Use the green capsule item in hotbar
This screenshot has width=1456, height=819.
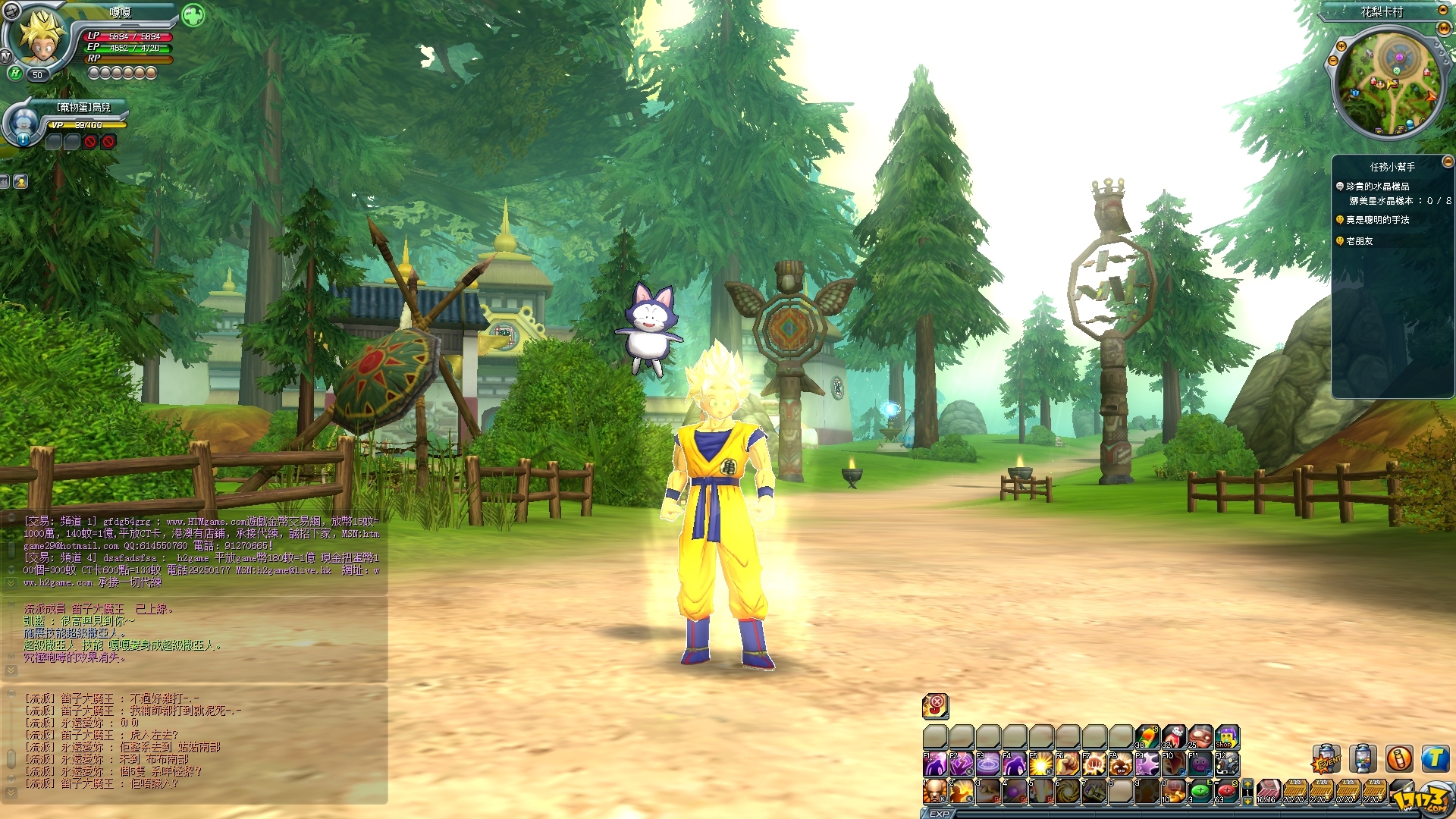click(x=1200, y=792)
